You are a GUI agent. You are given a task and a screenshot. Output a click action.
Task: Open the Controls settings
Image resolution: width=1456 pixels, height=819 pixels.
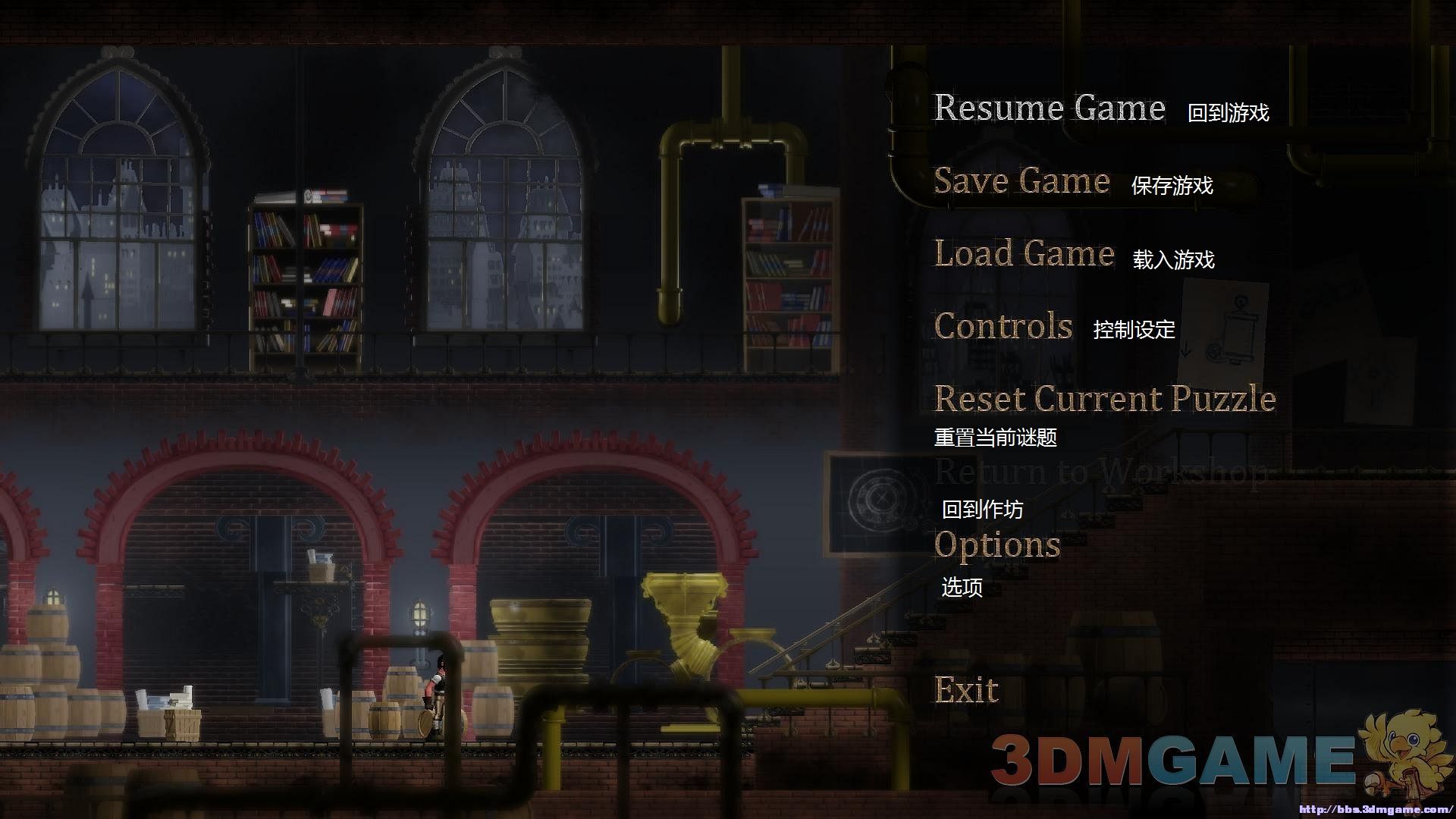(x=1003, y=327)
